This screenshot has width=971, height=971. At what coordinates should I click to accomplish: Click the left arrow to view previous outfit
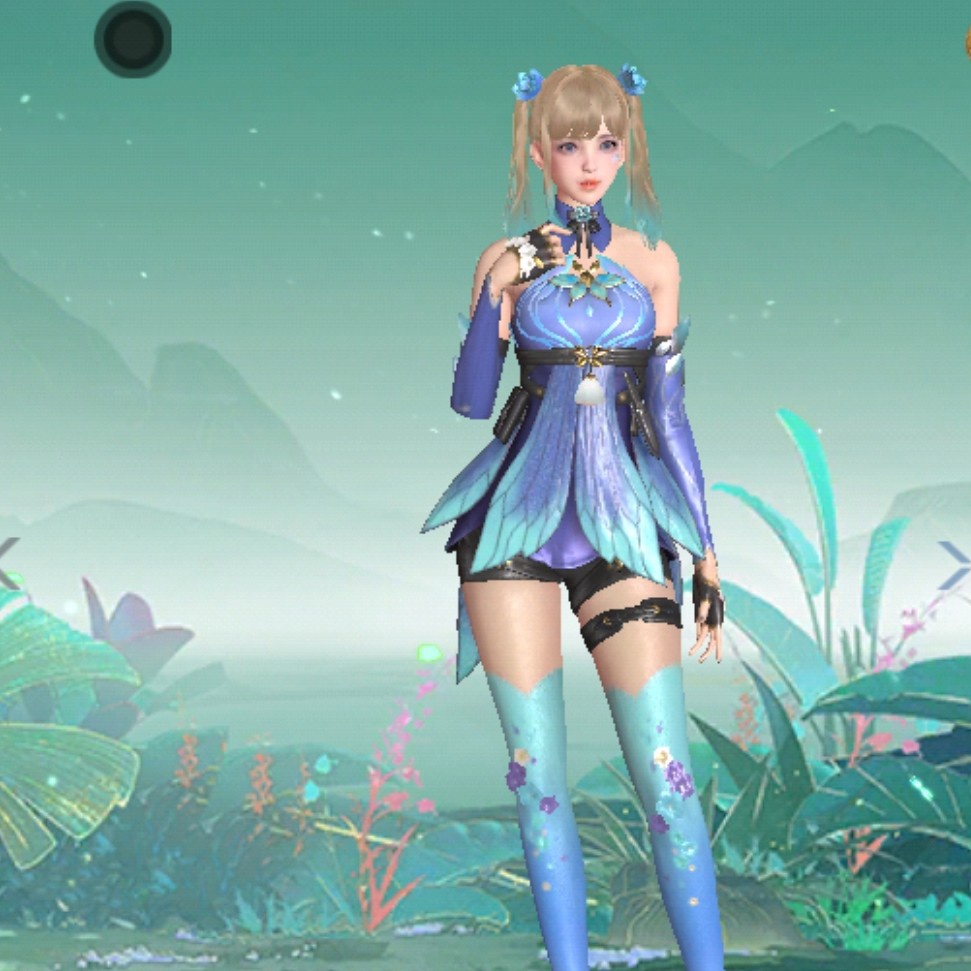8,560
